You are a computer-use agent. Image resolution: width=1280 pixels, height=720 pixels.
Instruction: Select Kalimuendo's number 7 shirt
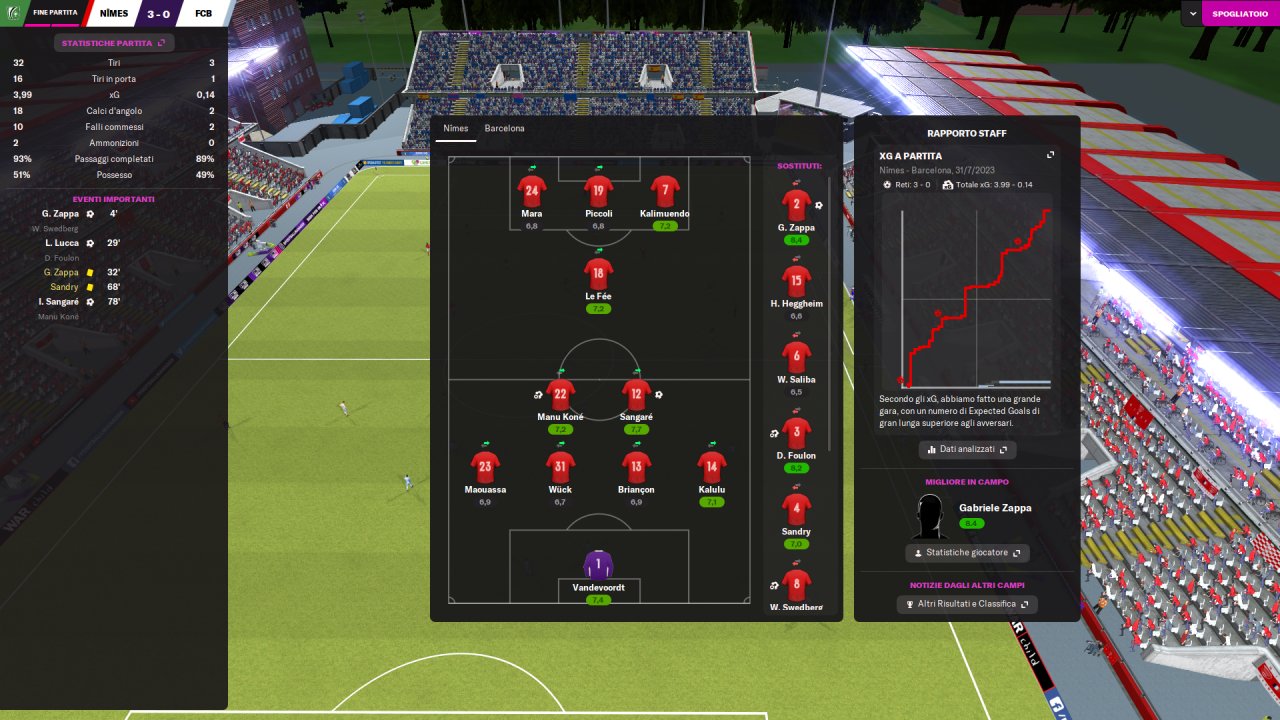coord(665,191)
